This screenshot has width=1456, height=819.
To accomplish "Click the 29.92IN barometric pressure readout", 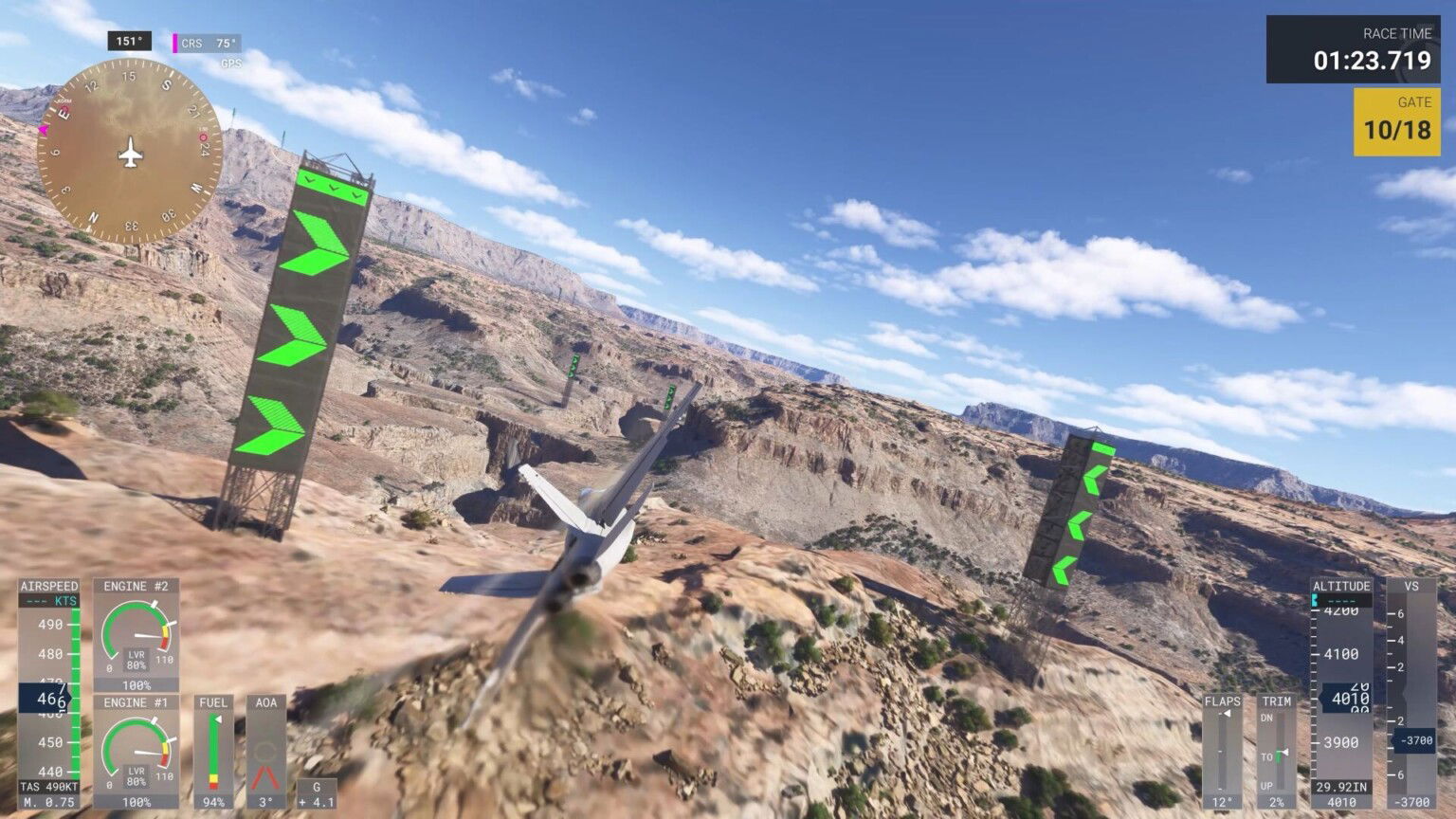I will pos(1341,785).
